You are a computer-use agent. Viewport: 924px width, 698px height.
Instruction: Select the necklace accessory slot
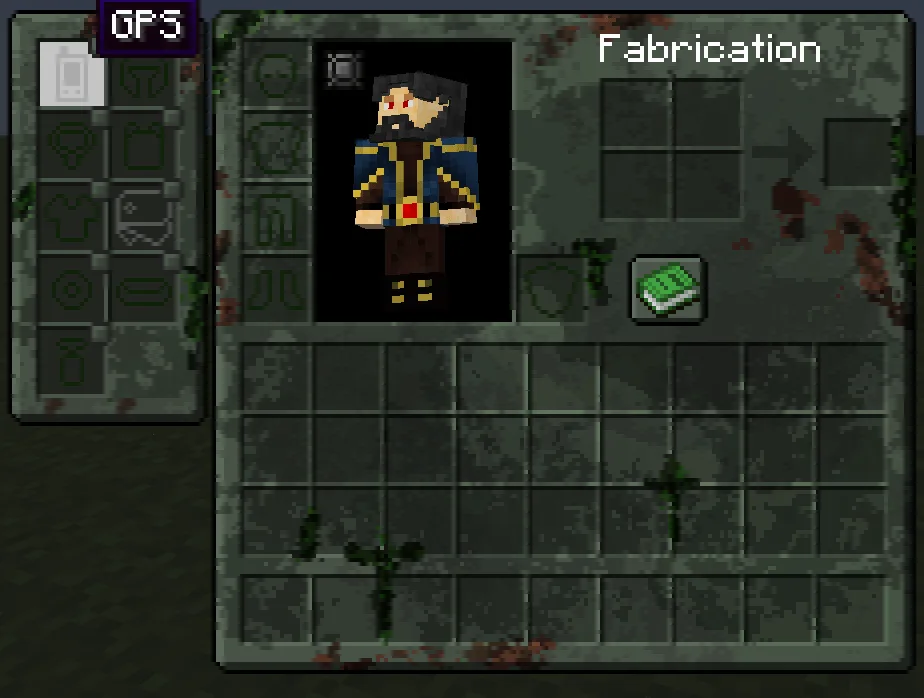click(72, 147)
